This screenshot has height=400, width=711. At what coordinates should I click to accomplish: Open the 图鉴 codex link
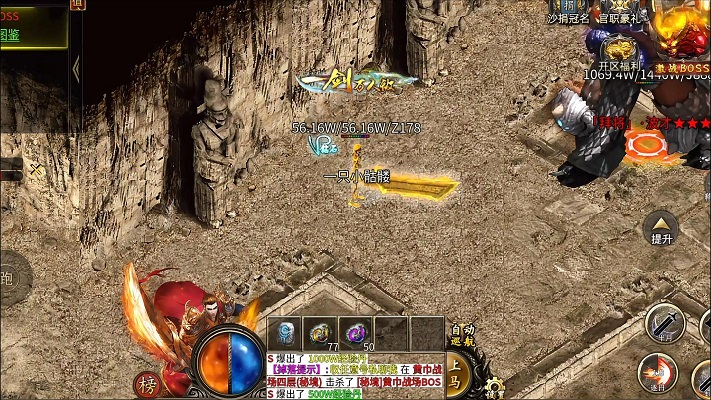pos(10,35)
